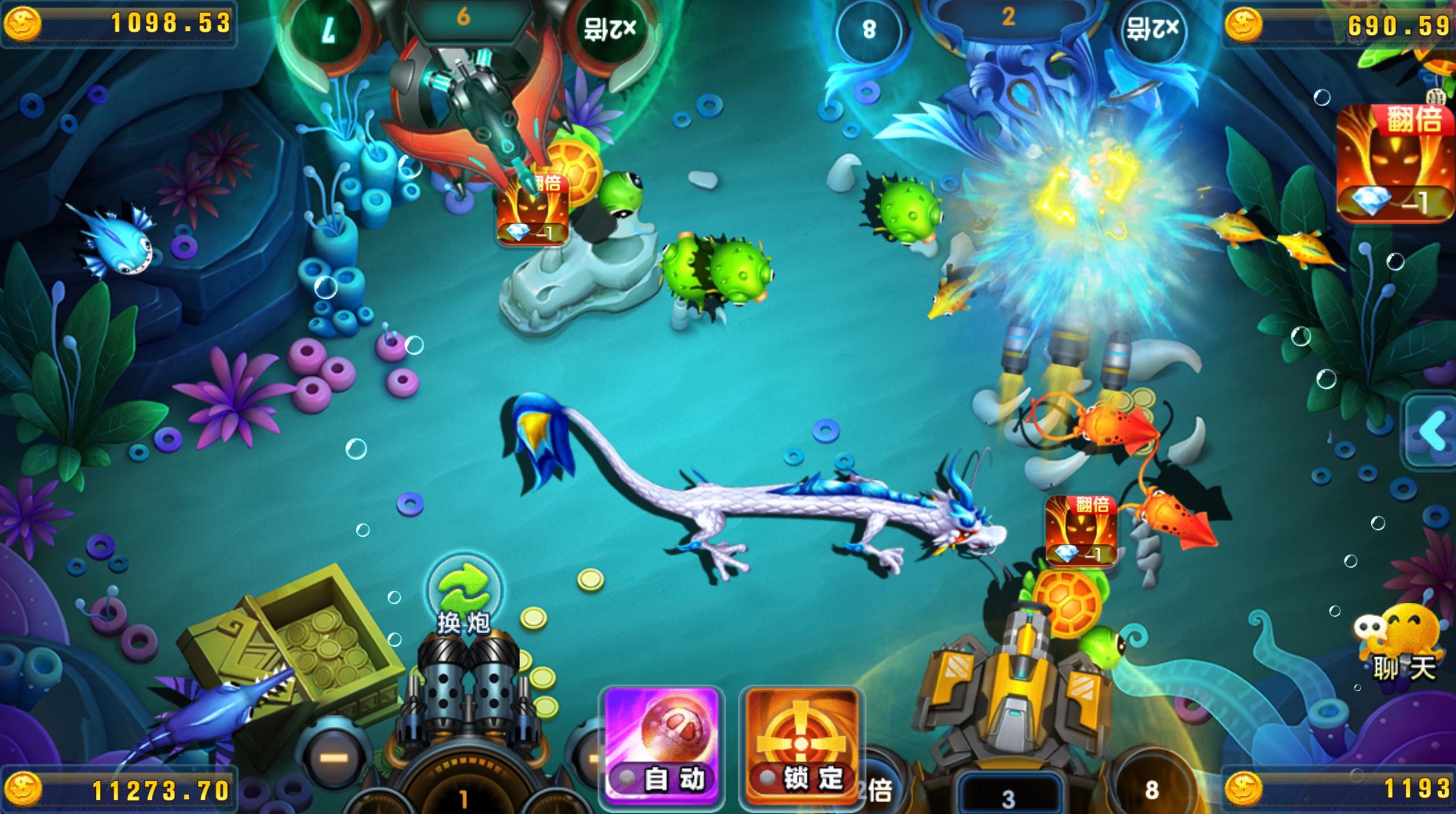This screenshot has width=1456, height=814.
Task: Switch cannon with the 换炮 button
Action: pos(463,596)
